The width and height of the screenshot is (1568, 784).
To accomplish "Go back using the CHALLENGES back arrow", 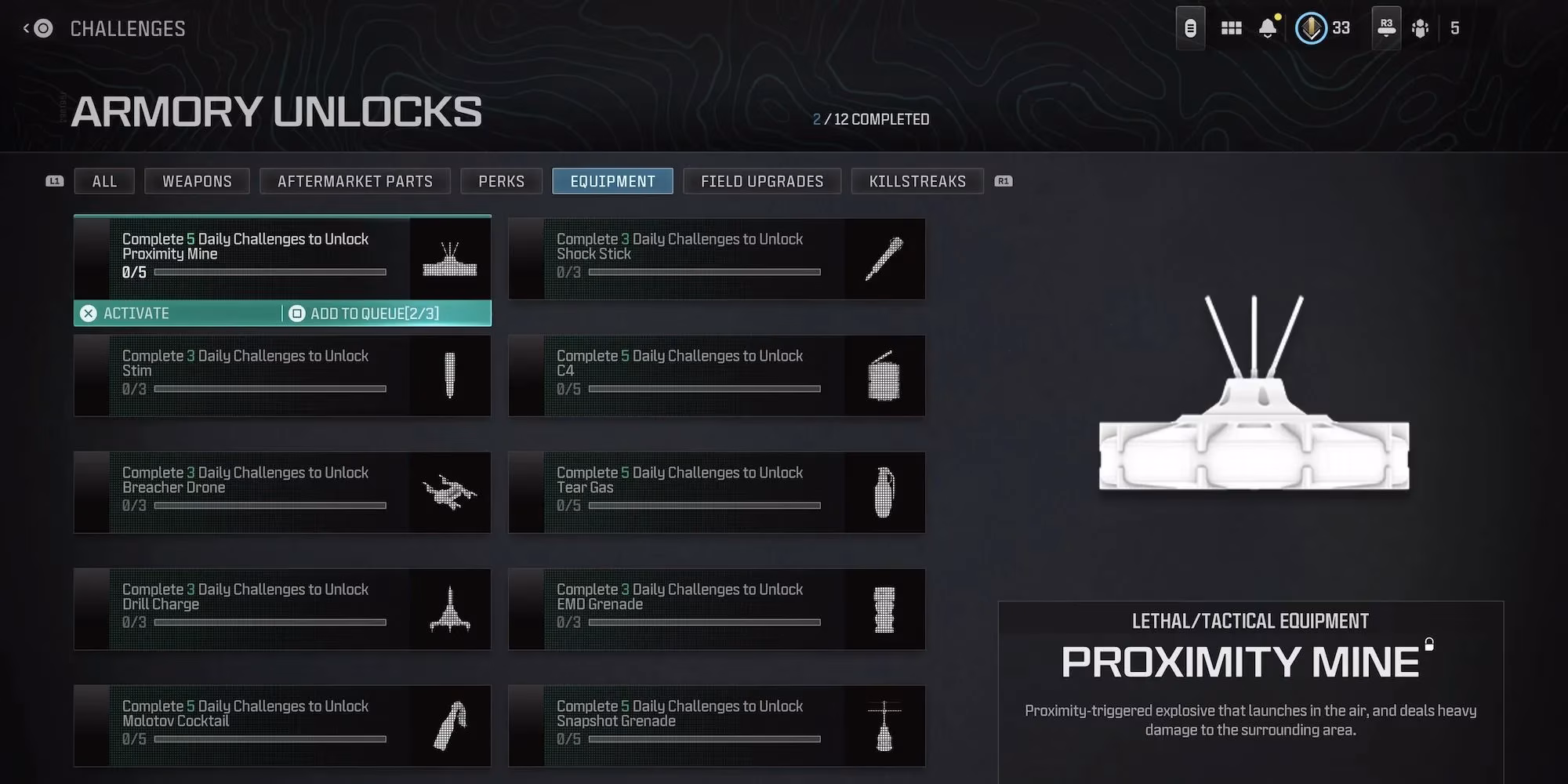I will (x=37, y=28).
